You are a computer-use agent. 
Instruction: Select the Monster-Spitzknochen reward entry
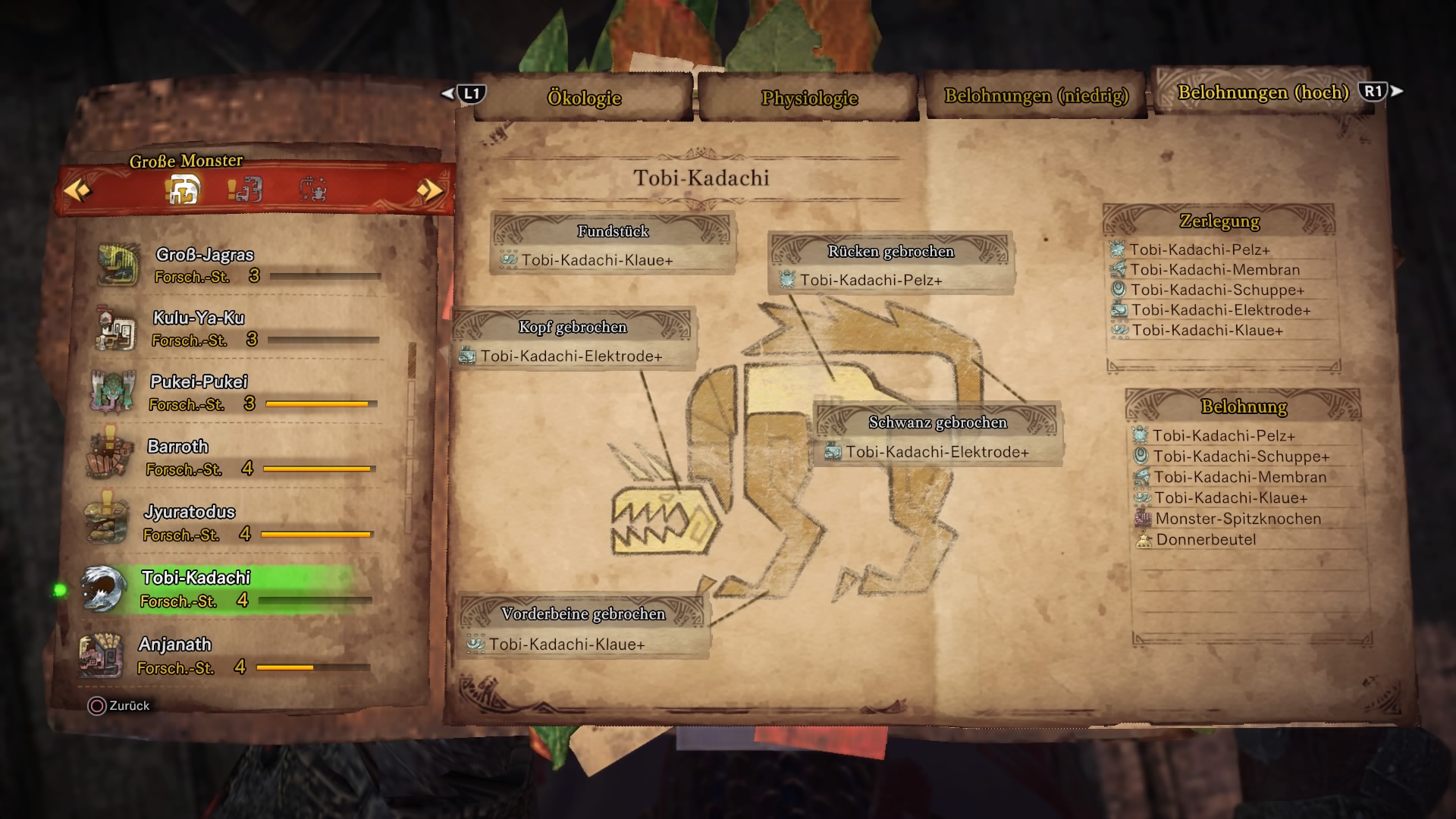tap(1238, 519)
